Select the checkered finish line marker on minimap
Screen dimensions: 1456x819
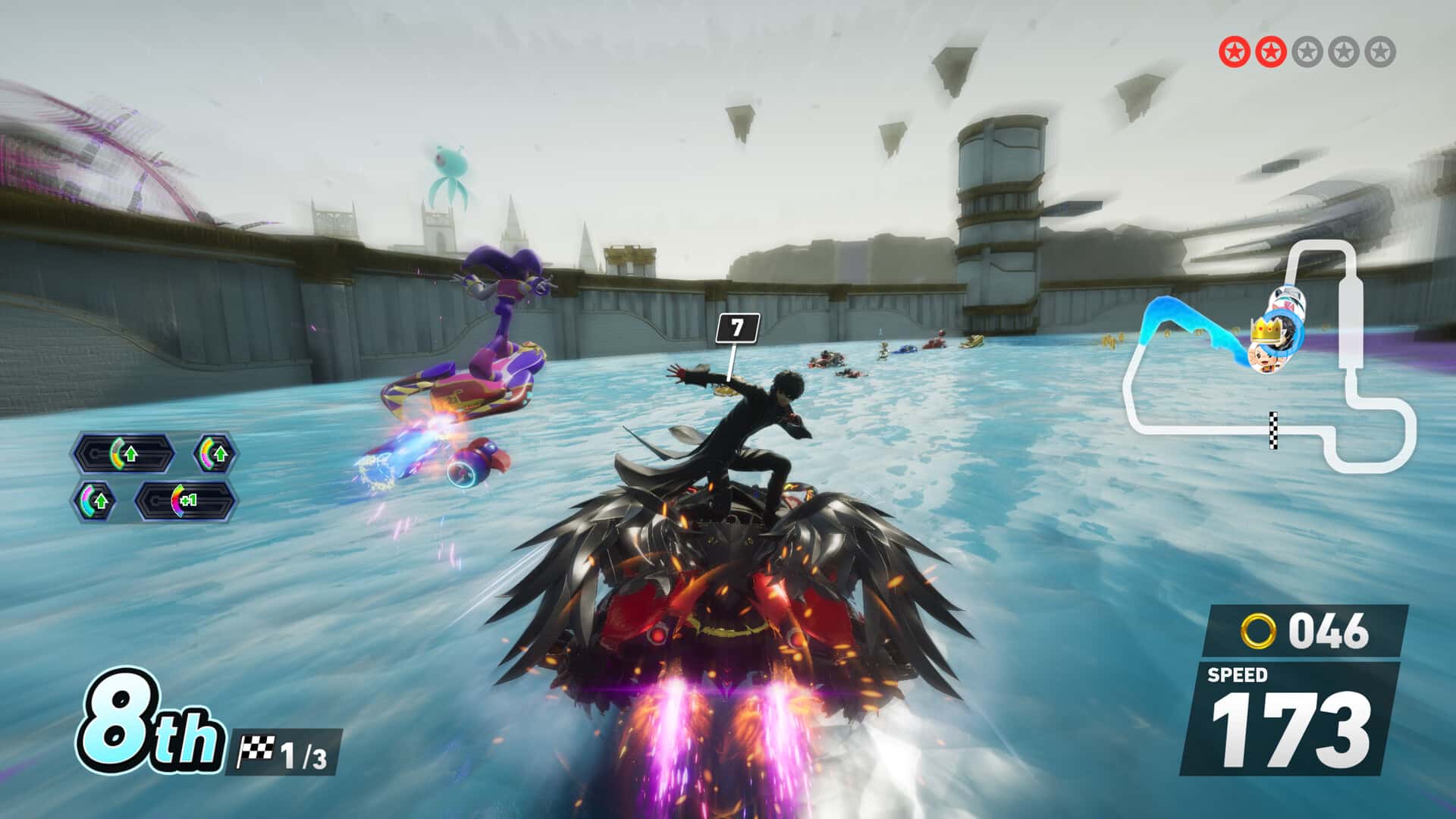1273,430
